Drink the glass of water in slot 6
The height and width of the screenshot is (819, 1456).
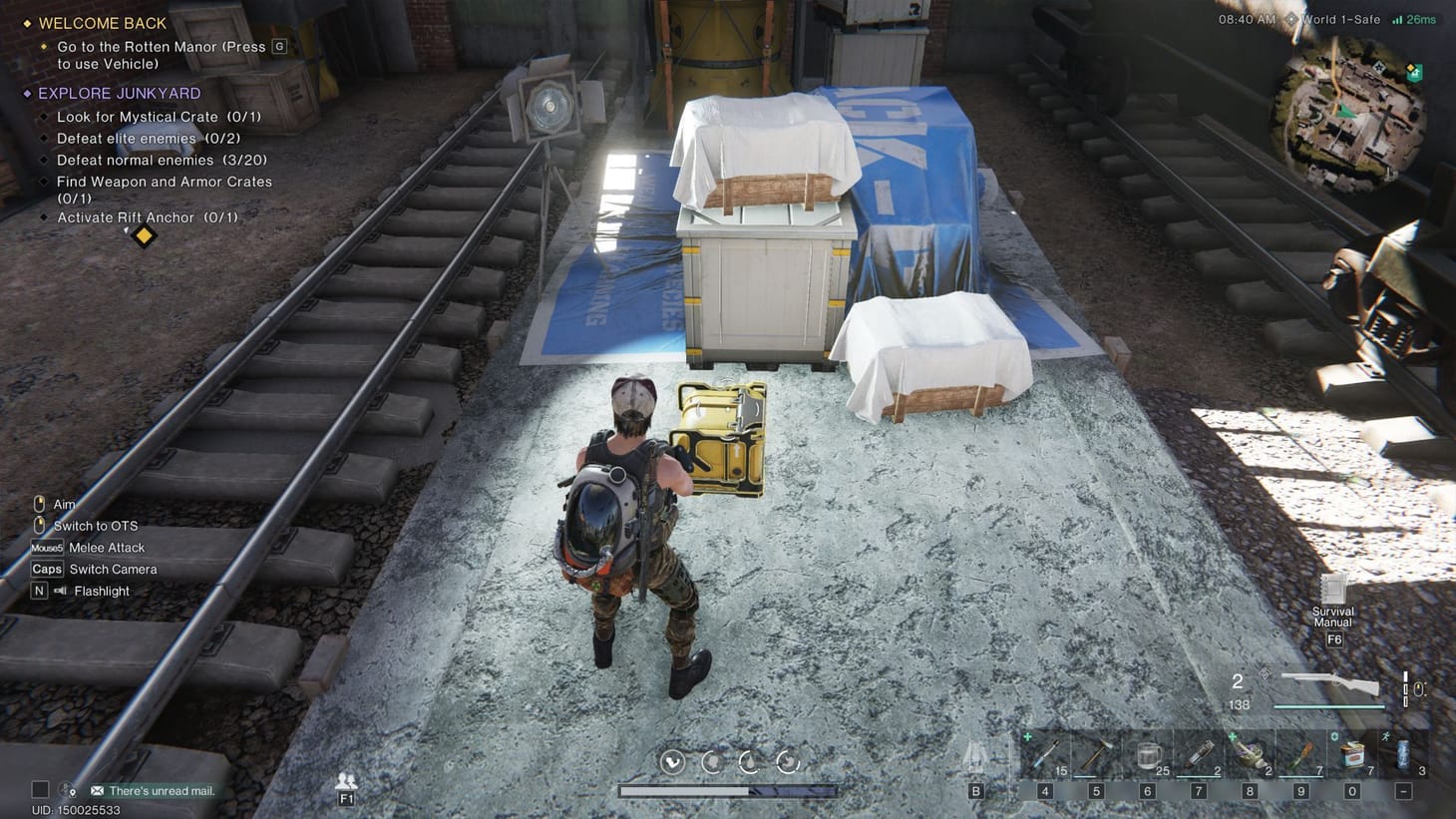coord(1146,755)
